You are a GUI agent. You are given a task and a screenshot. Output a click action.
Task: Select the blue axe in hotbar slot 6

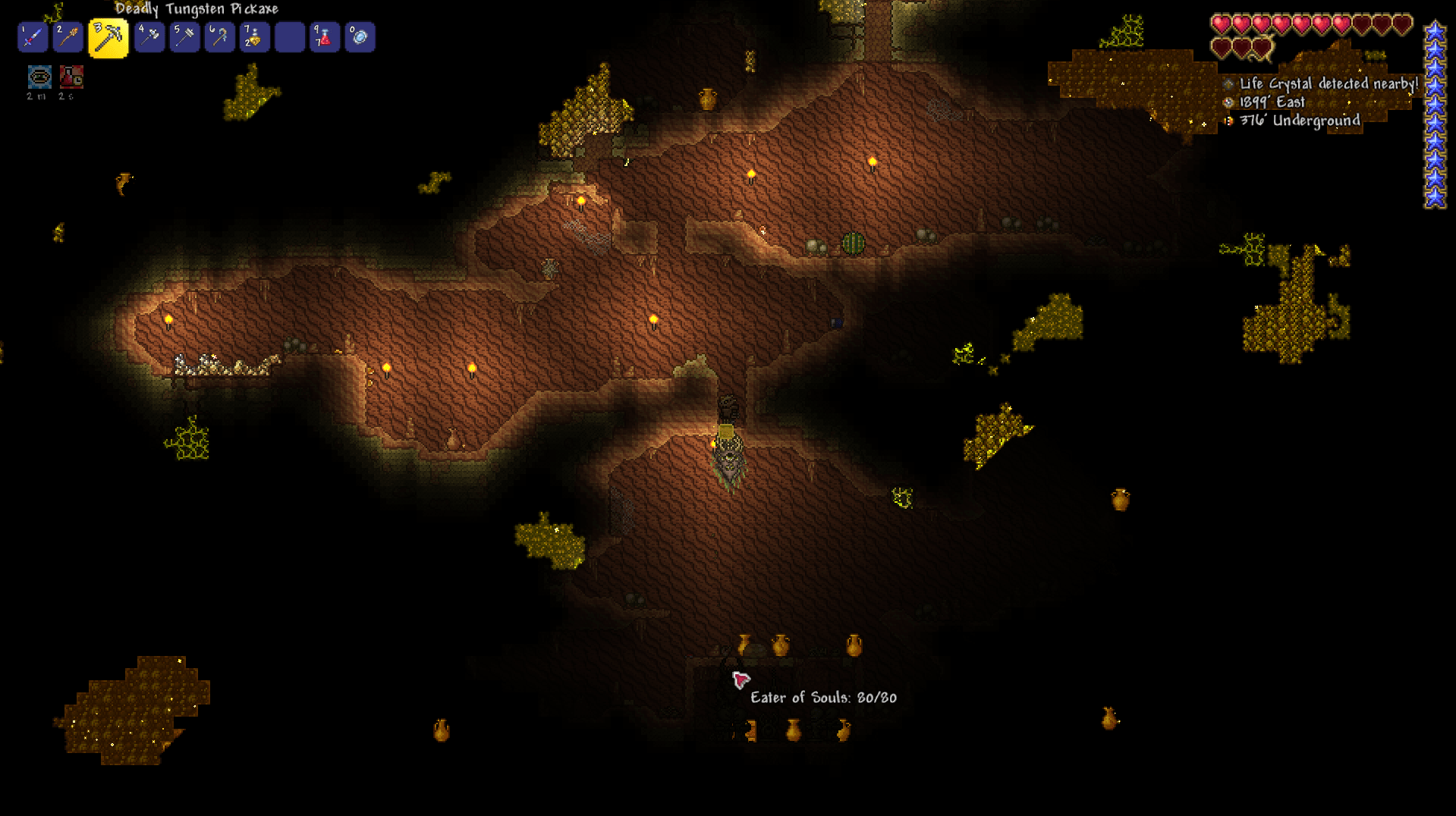point(219,36)
